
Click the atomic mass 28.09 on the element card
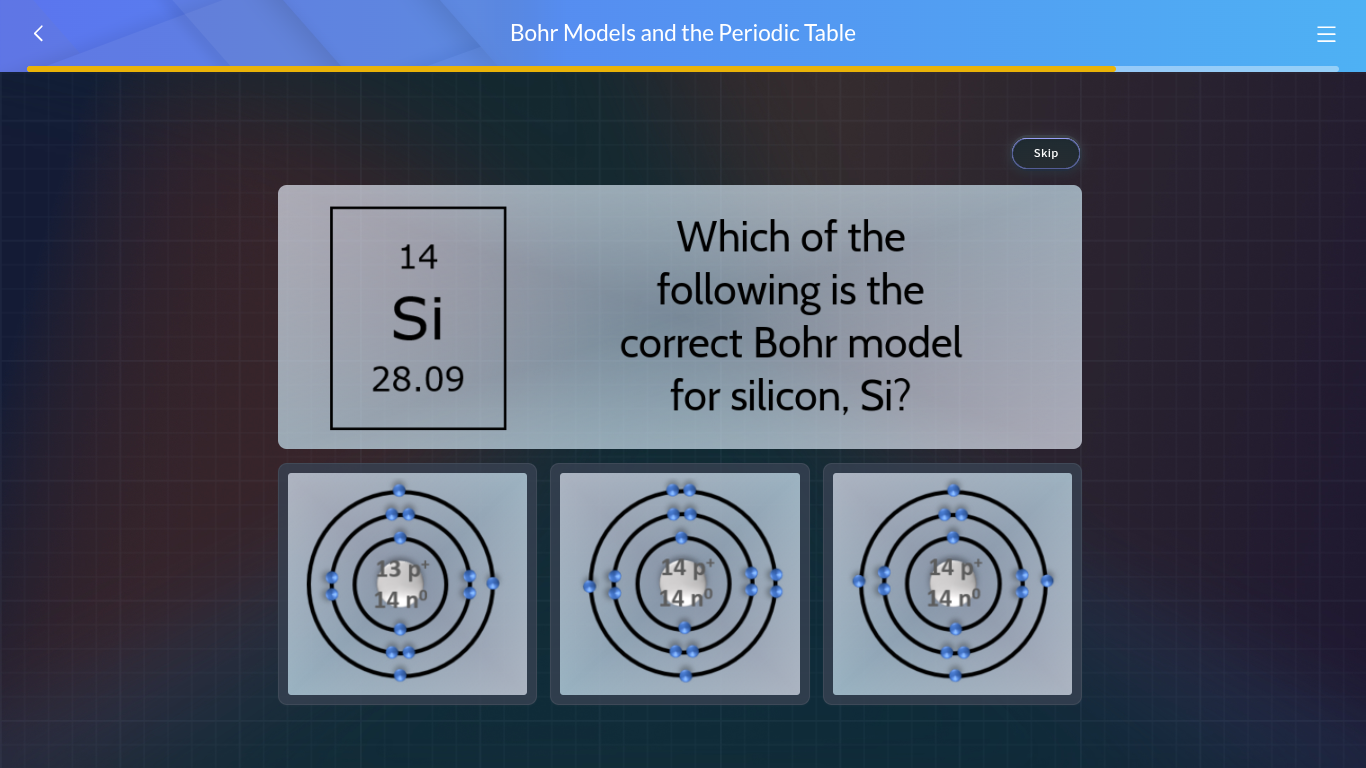[418, 379]
